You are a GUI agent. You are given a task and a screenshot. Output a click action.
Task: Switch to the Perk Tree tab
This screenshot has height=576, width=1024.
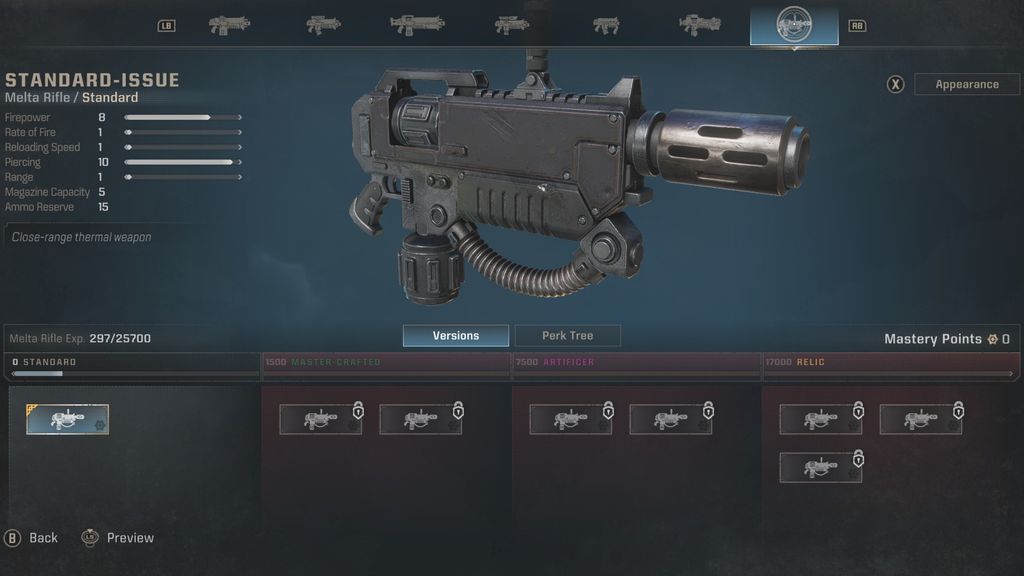(567, 336)
